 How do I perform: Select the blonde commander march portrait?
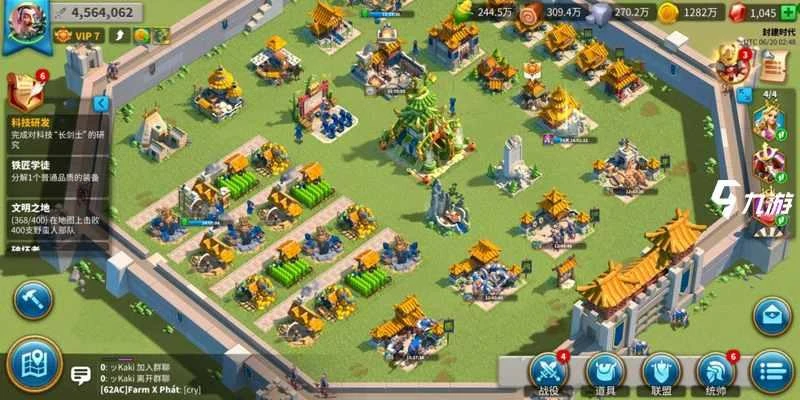coord(769,123)
